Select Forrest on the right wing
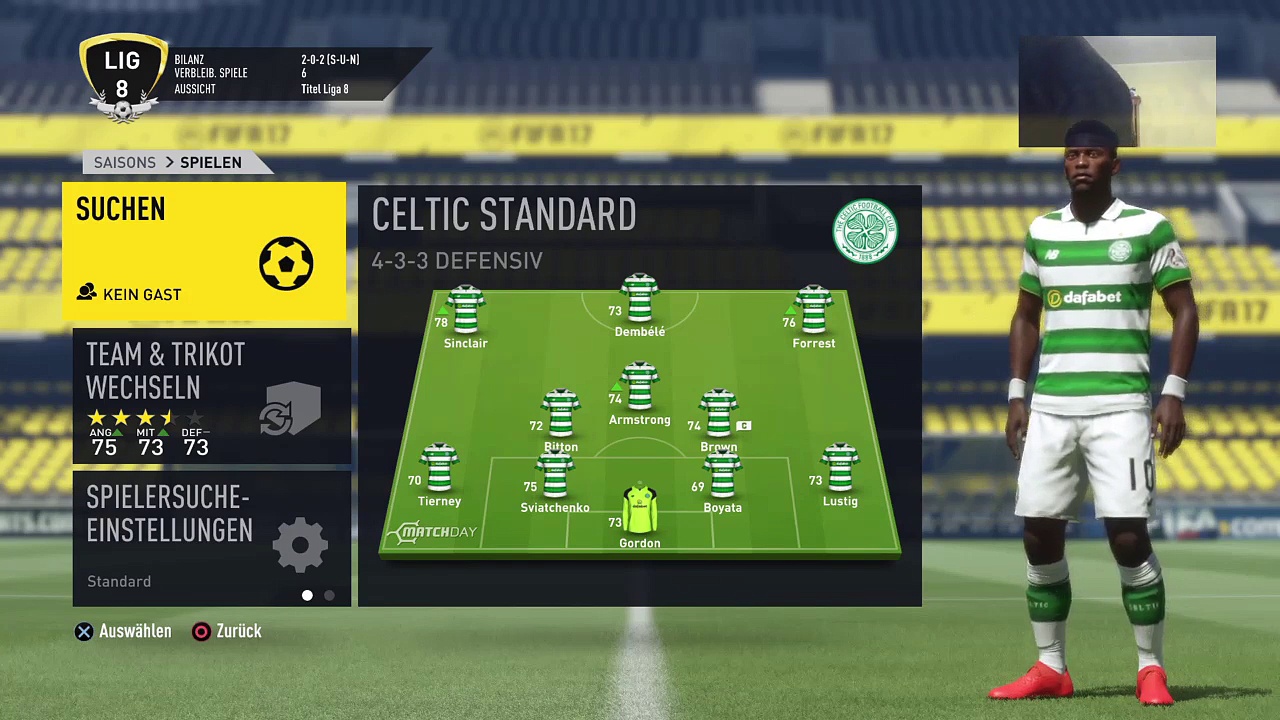Image resolution: width=1280 pixels, height=720 pixels. pos(813,312)
